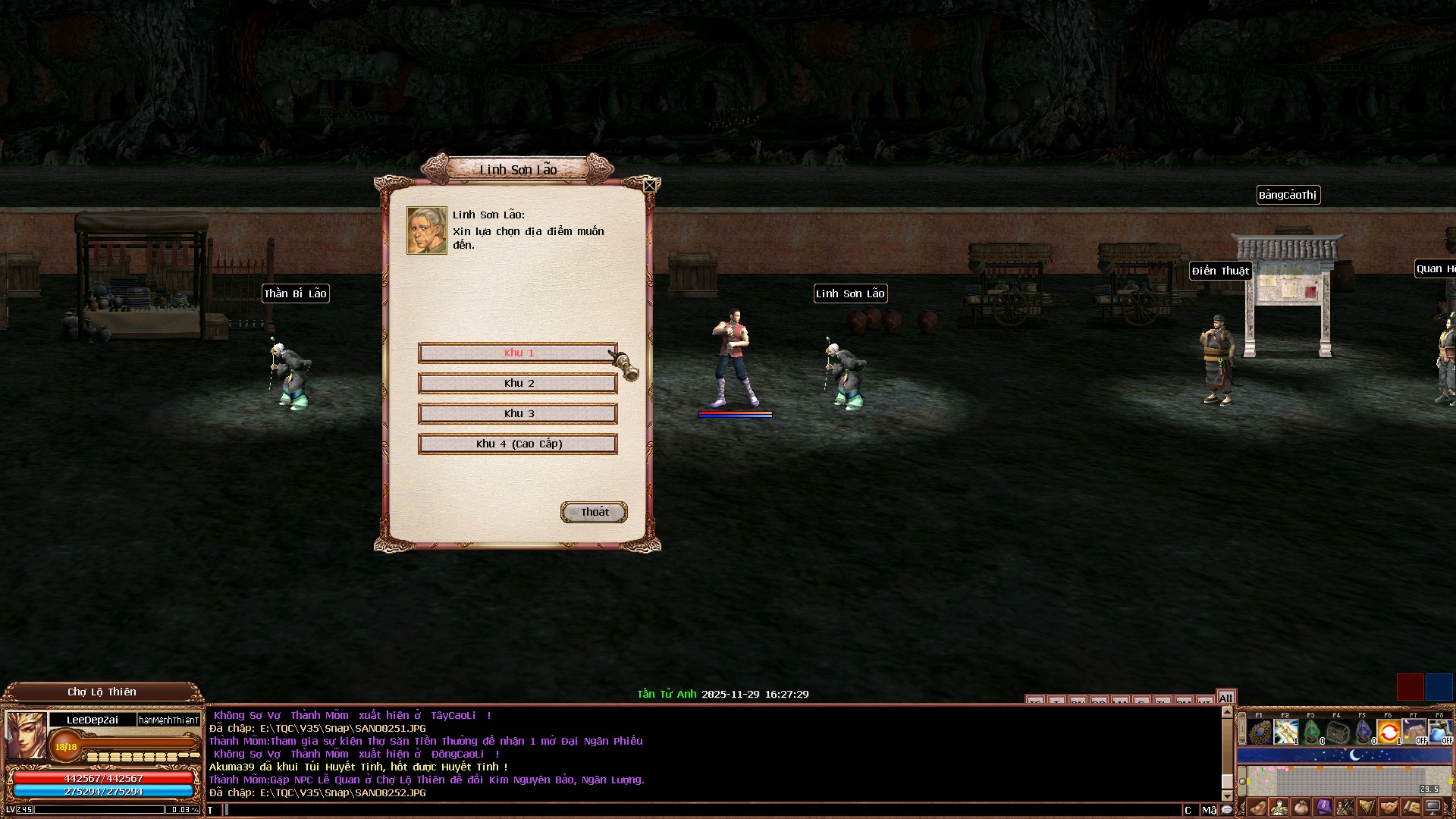1456x819 pixels.
Task: Toggle the F7 camp tent slot
Action: [x=1415, y=732]
